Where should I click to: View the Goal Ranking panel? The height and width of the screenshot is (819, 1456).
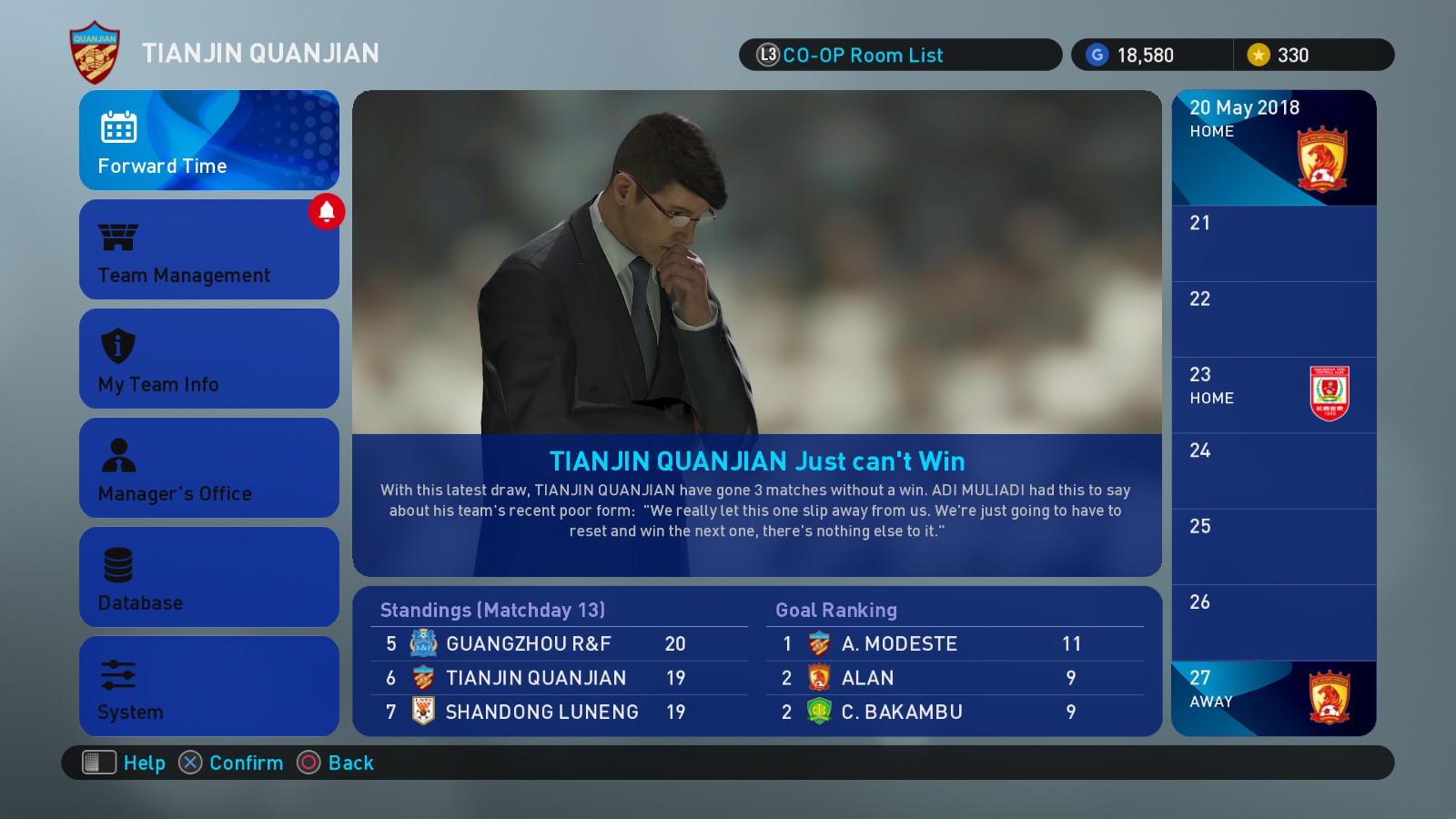coord(955,662)
